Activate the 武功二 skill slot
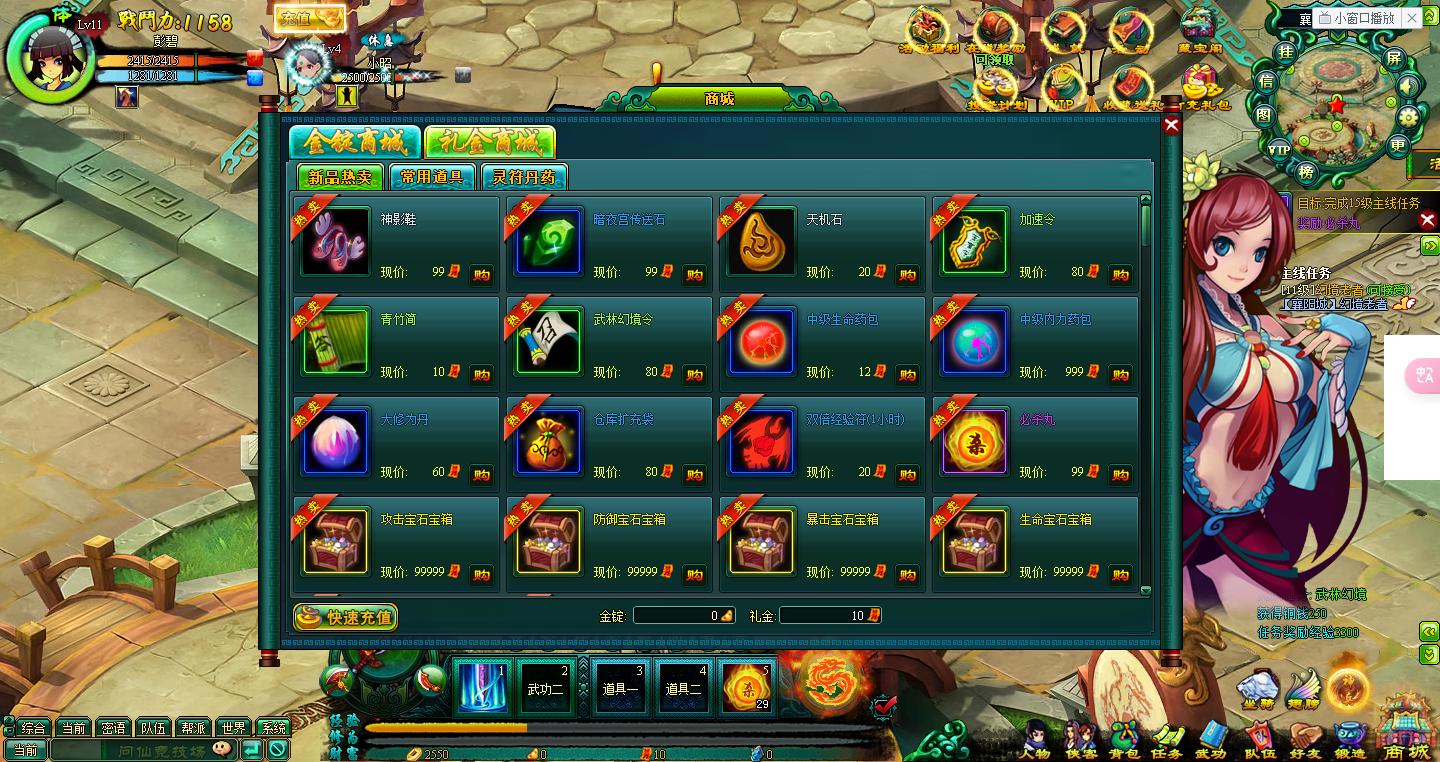 546,687
